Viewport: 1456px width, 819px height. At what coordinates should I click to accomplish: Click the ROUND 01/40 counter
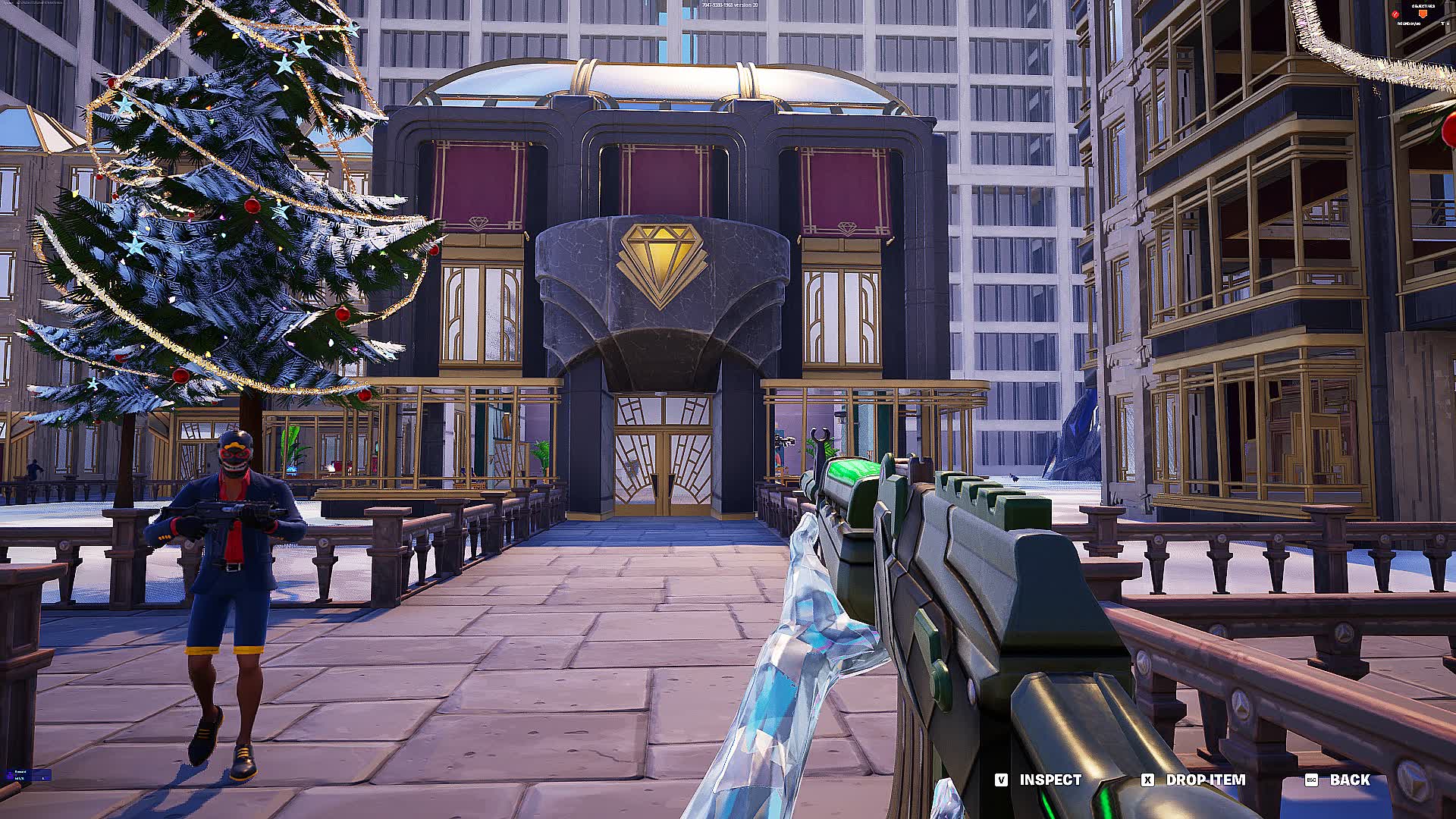click(x=1408, y=24)
